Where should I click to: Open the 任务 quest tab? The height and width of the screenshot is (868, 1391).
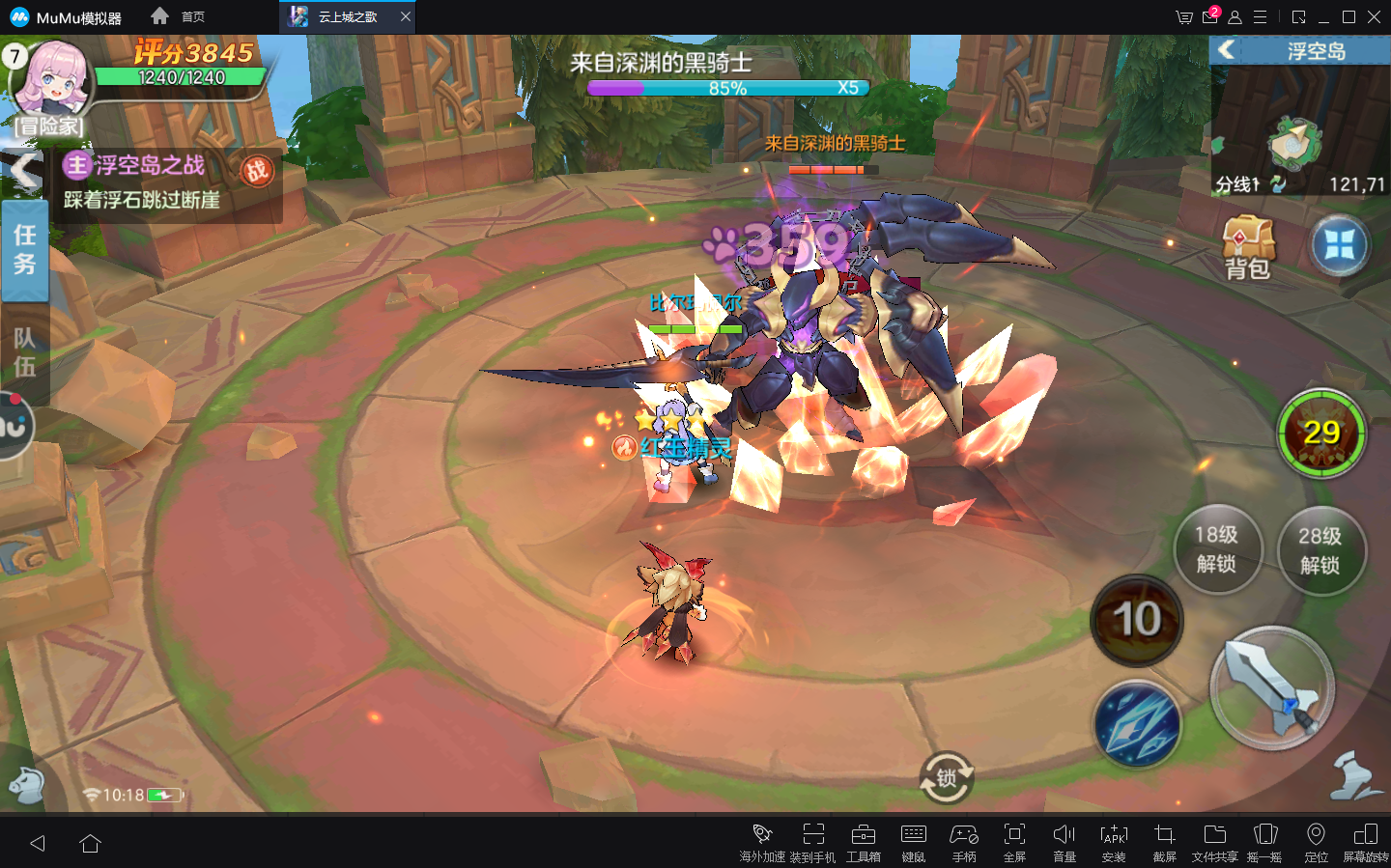point(25,249)
